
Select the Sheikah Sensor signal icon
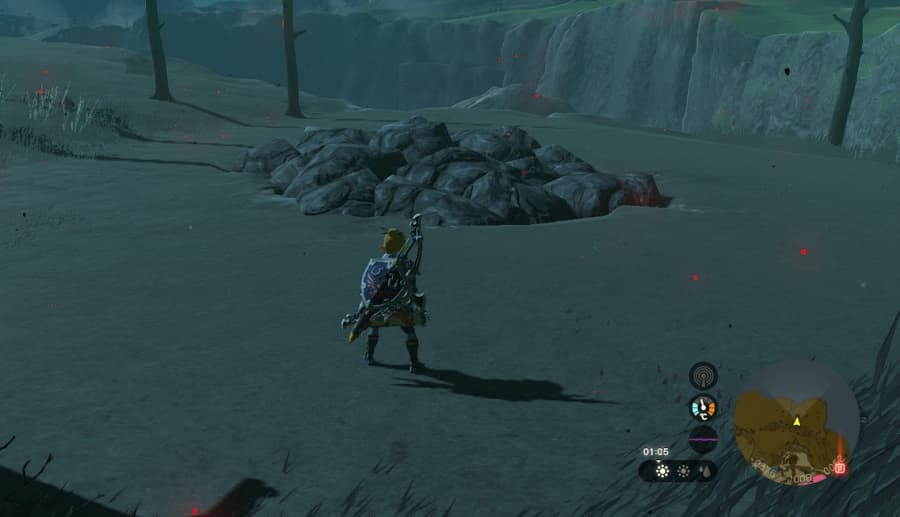703,376
